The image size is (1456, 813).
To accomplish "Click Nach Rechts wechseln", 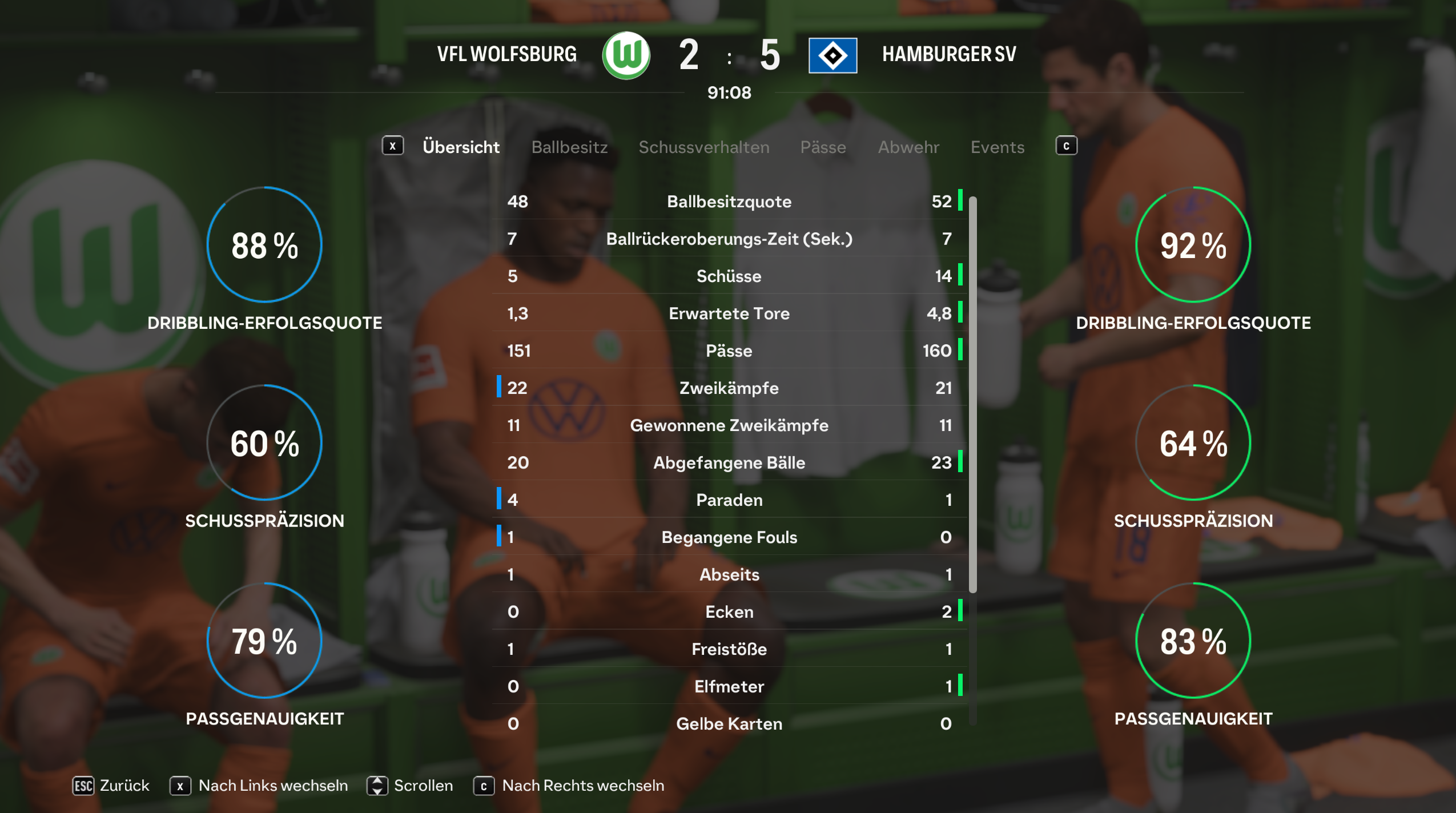I will tap(569, 786).
